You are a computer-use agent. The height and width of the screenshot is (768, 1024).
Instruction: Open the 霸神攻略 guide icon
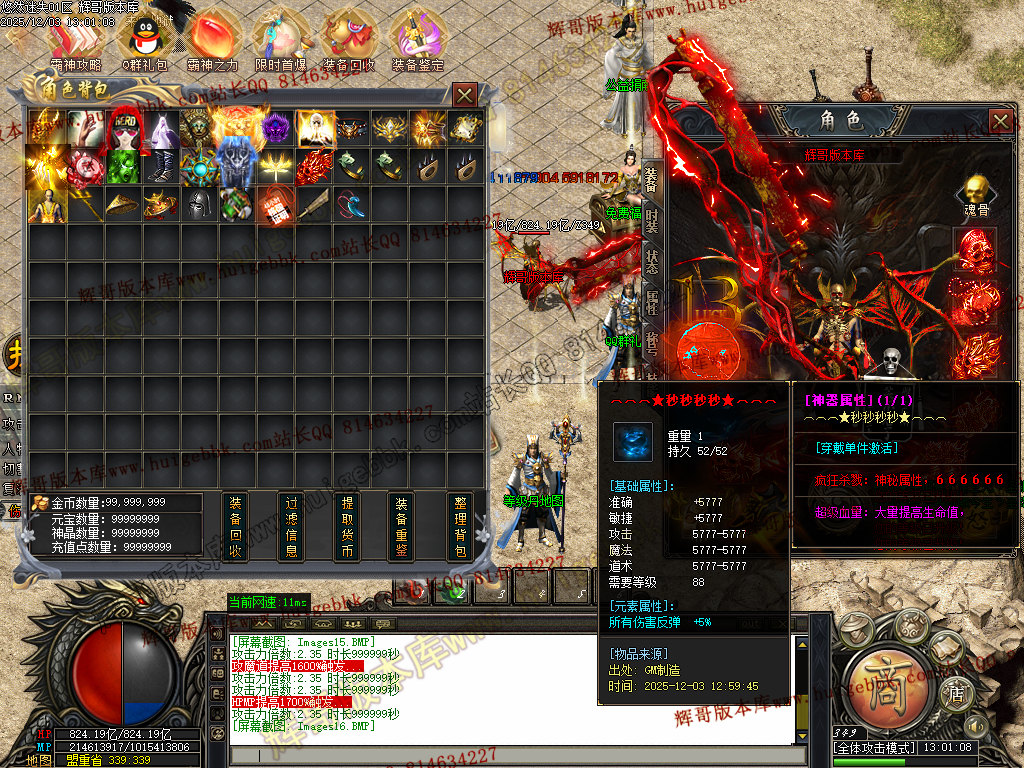pyautogui.click(x=76, y=38)
